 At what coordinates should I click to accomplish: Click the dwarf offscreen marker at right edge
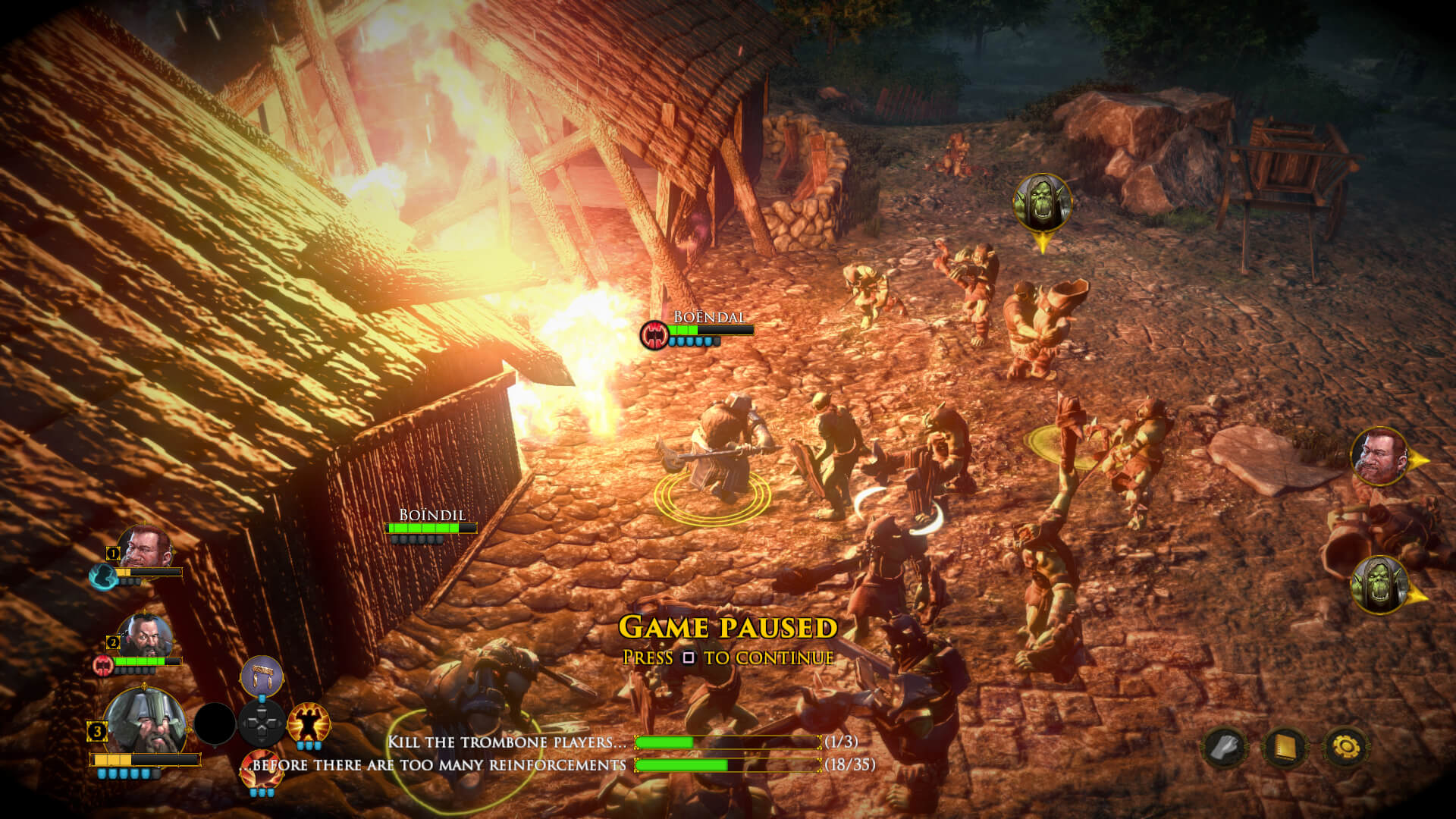pyautogui.click(x=1380, y=457)
